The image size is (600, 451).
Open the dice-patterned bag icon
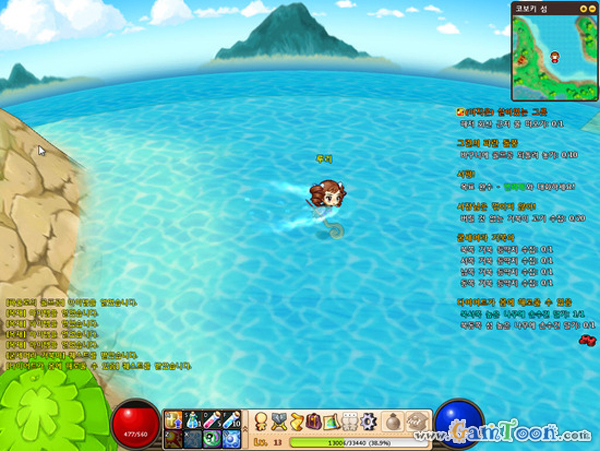point(414,420)
